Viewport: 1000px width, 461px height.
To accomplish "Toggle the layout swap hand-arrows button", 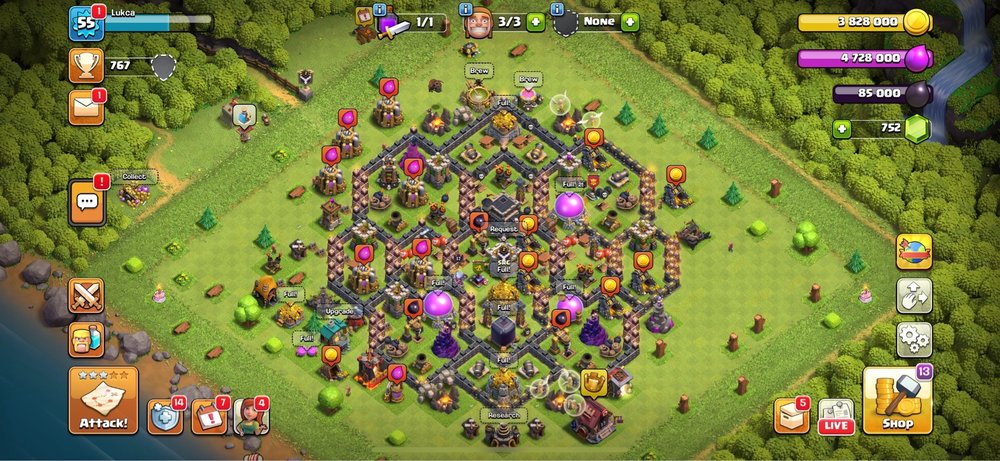I will coord(913,296).
